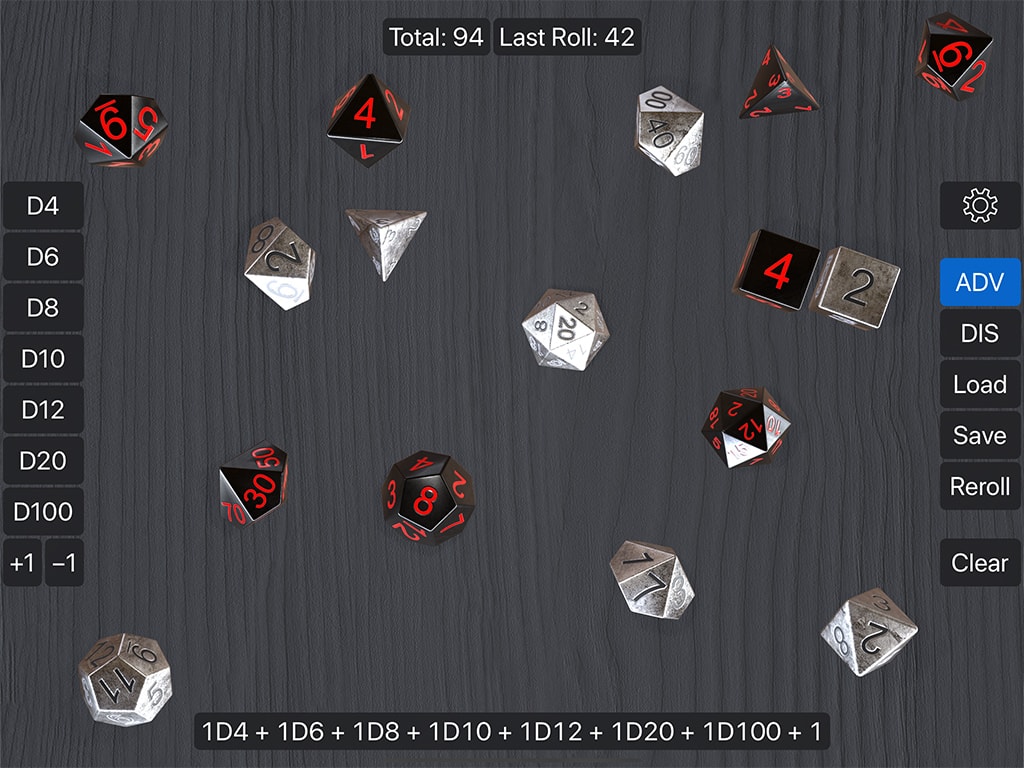
Task: Load a saved dice set
Action: point(980,384)
